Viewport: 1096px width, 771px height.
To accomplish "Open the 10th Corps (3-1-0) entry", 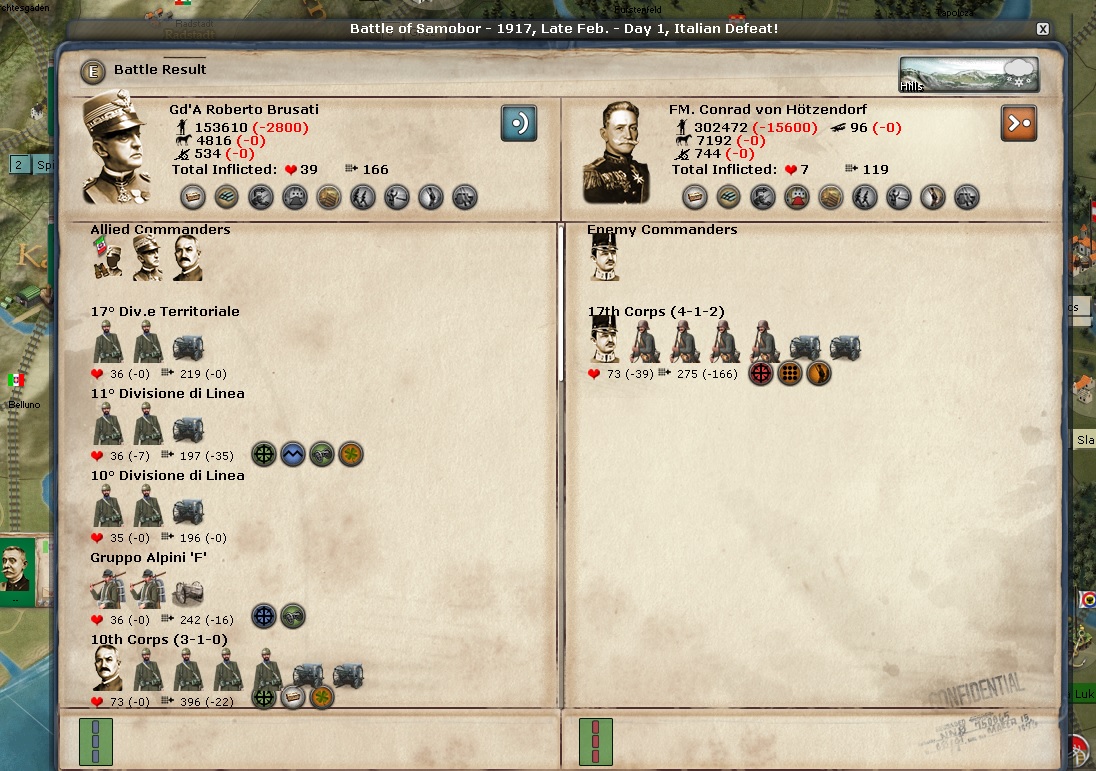I will tap(159, 639).
